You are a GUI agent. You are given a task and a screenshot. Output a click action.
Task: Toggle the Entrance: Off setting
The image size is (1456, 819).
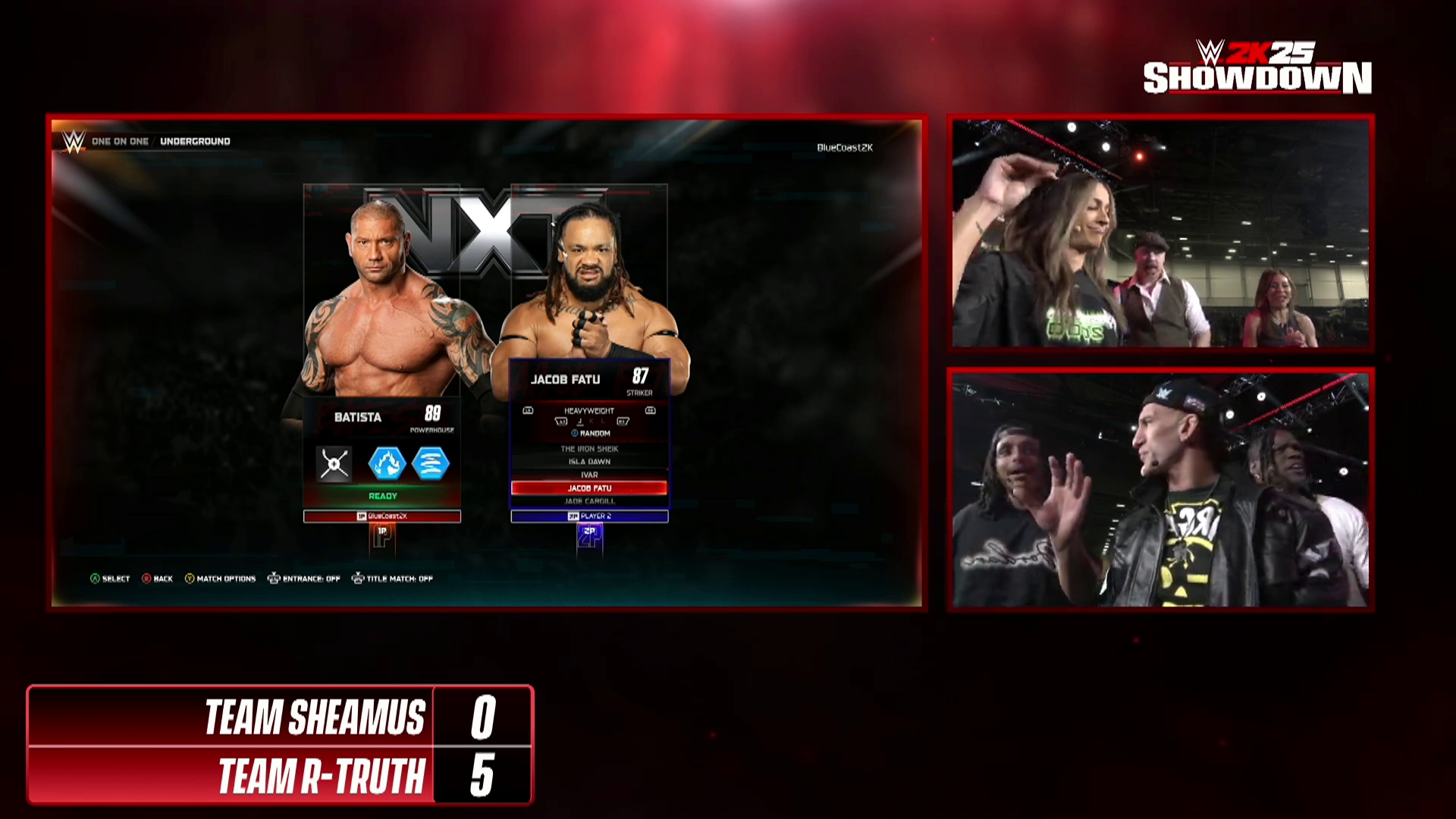click(304, 579)
